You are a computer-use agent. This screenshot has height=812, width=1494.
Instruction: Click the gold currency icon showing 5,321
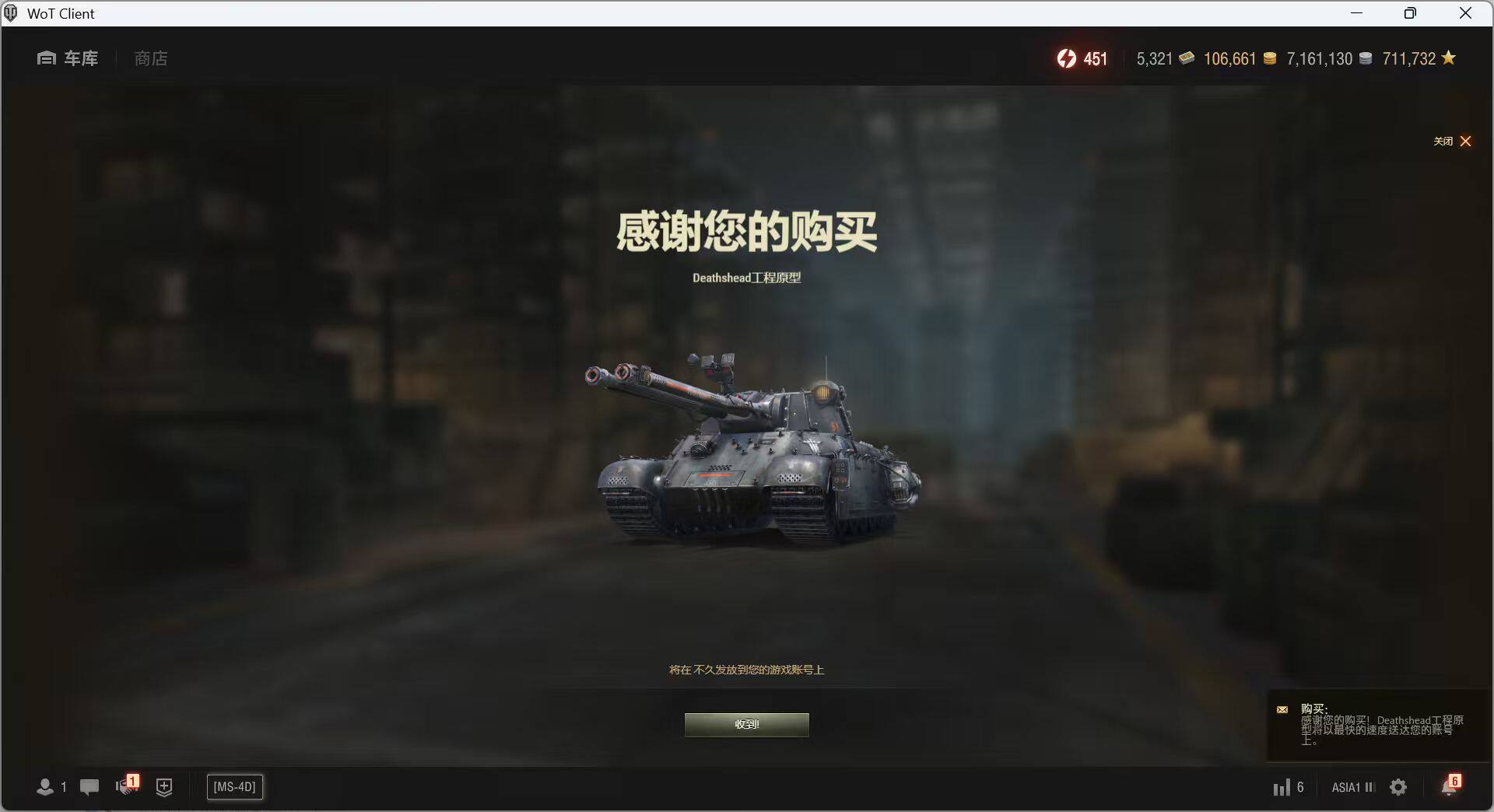1186,58
